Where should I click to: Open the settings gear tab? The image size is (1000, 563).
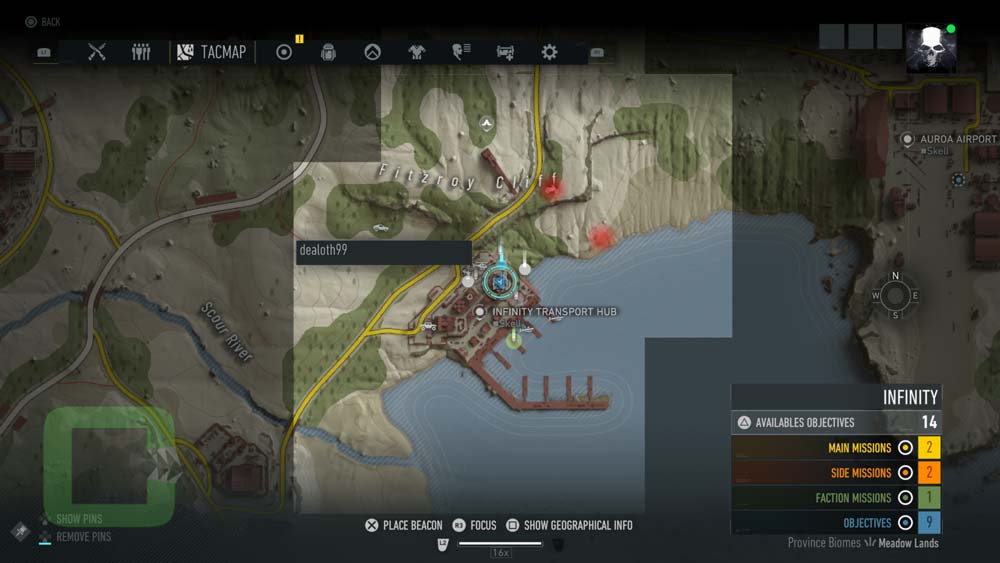[549, 52]
